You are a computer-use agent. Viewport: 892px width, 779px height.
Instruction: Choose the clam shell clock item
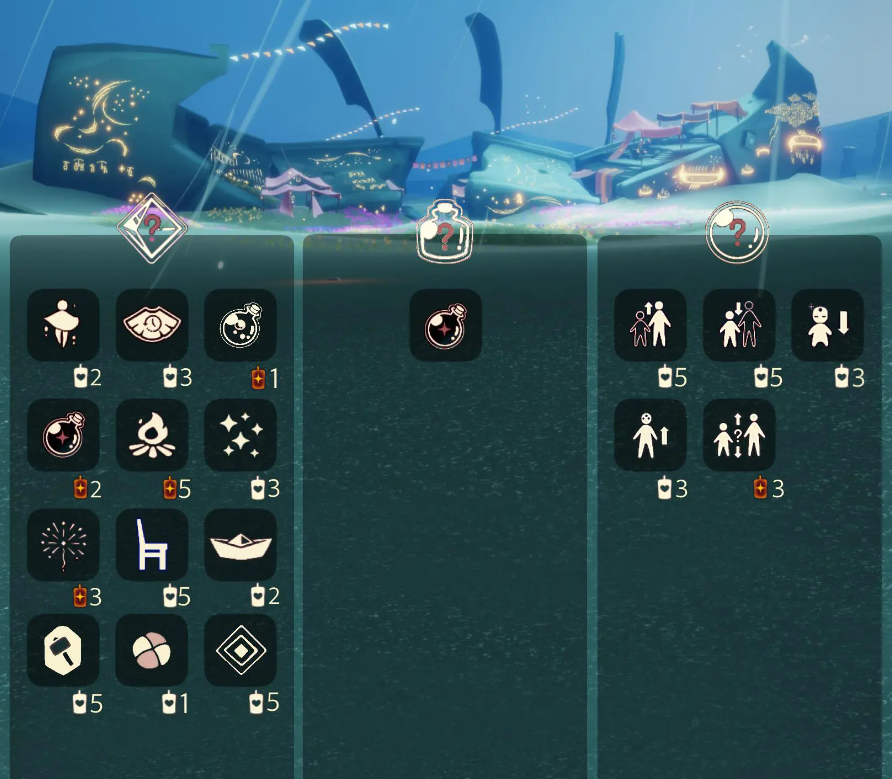pyautogui.click(x=152, y=325)
